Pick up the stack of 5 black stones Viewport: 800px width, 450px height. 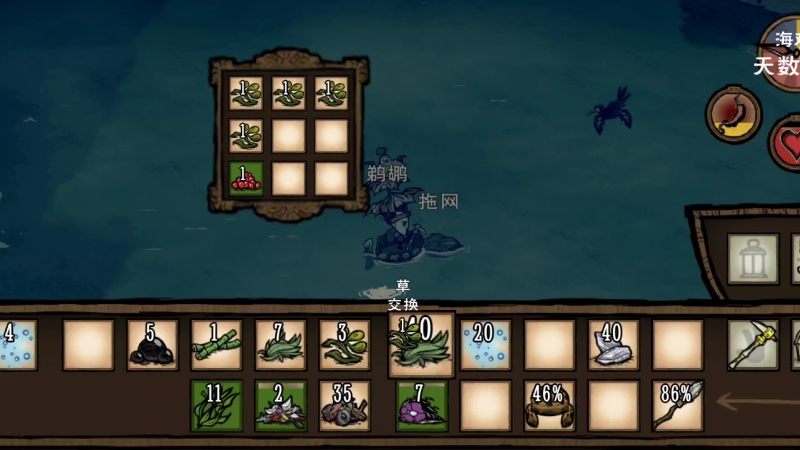pyautogui.click(x=153, y=345)
